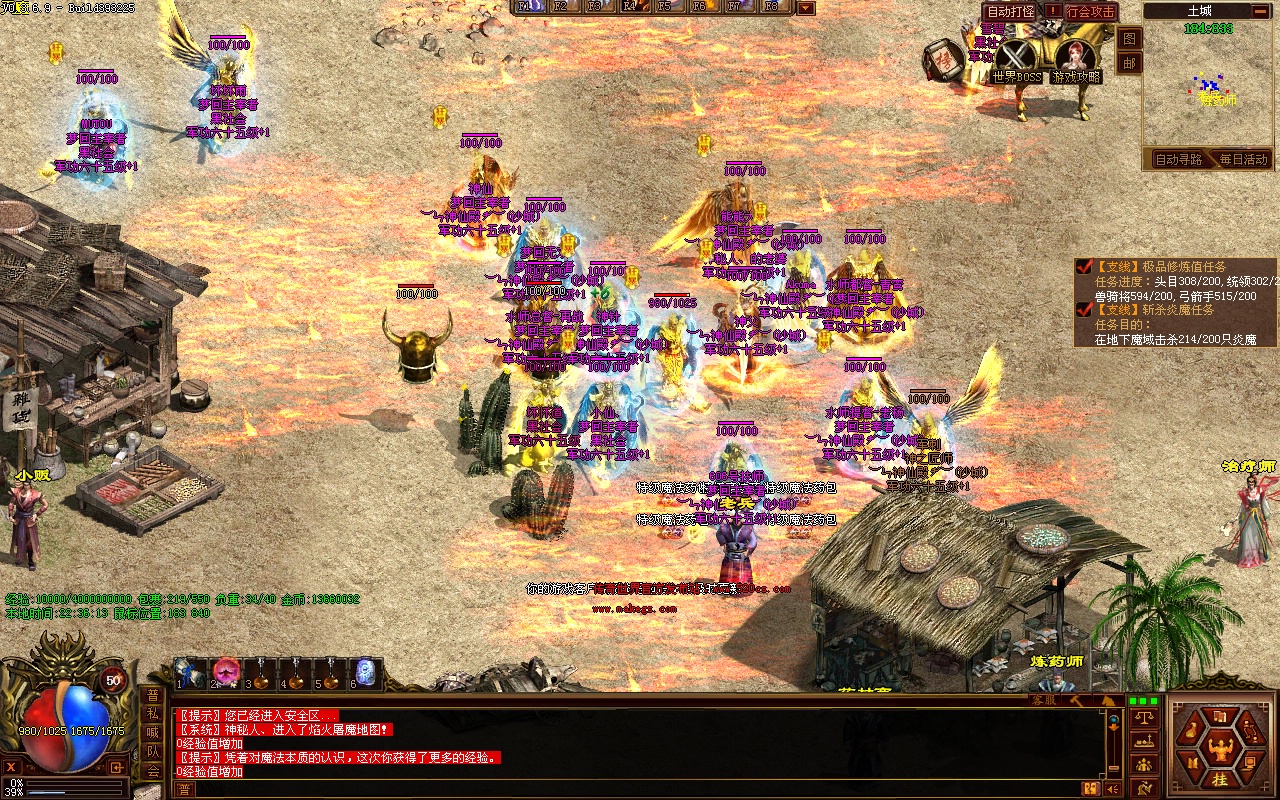The height and width of the screenshot is (800, 1280).
Task: Open the 客服 customer service button
Action: coord(1044,700)
